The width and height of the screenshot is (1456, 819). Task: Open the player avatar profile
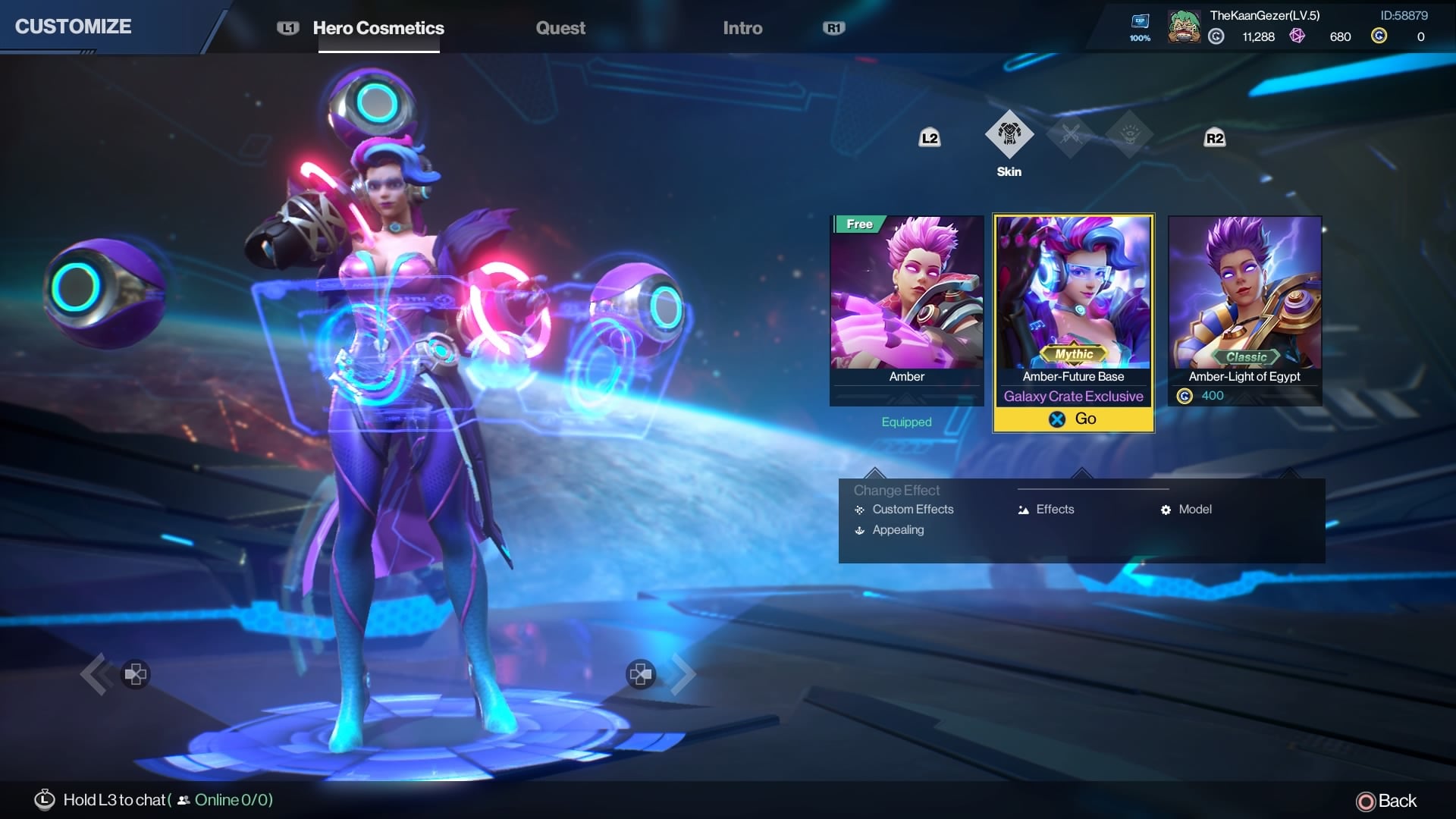point(1183,27)
